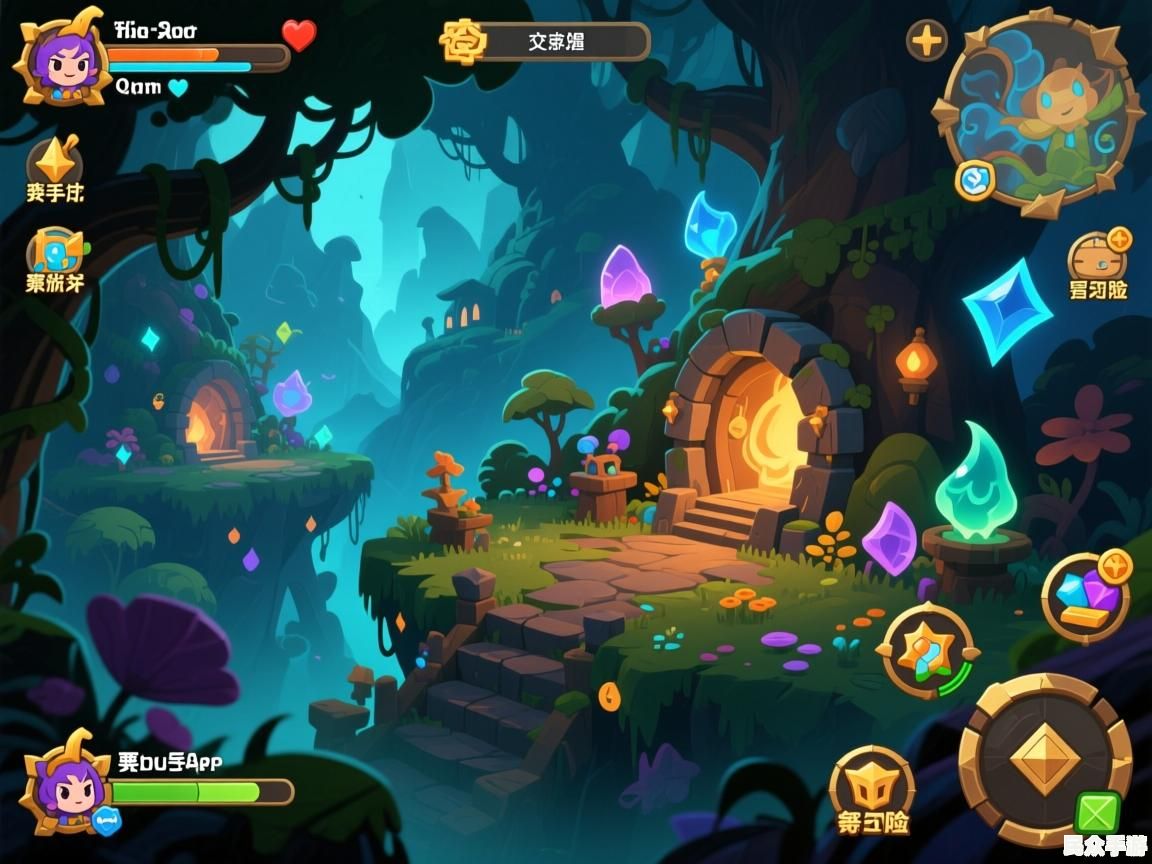
Task: Tap the large gold diamond action button
Action: click(1045, 759)
